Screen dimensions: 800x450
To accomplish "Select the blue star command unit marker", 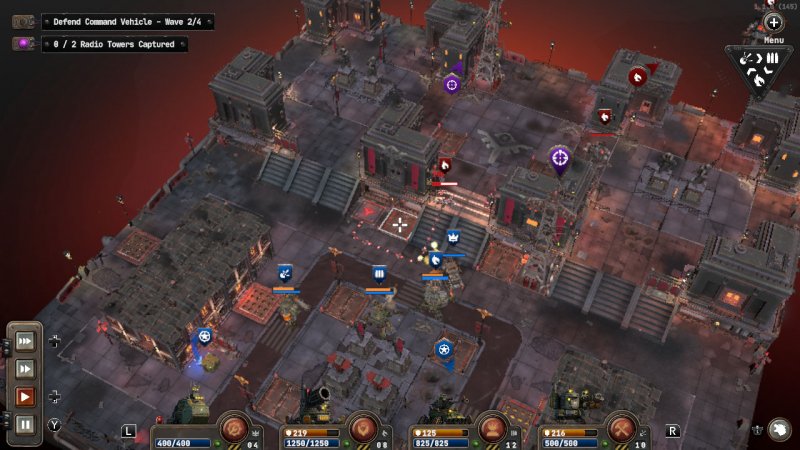I will (443, 349).
